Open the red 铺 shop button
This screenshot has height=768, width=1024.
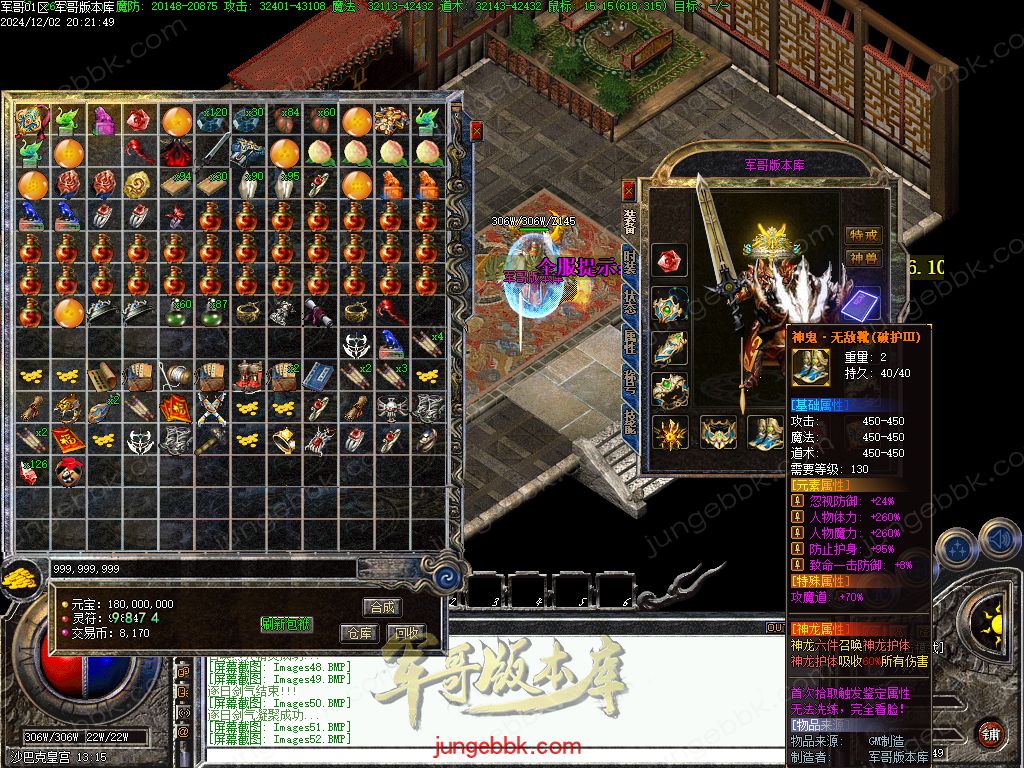tap(990, 734)
